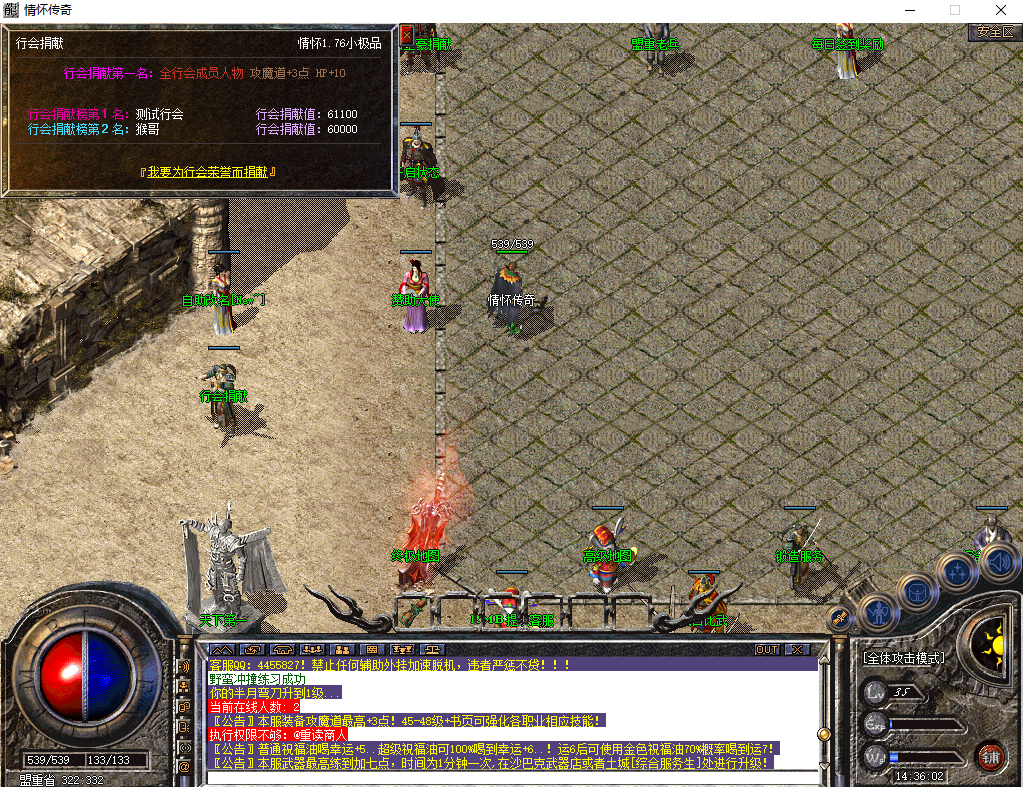Click the OUT button above the chat

coord(767,649)
